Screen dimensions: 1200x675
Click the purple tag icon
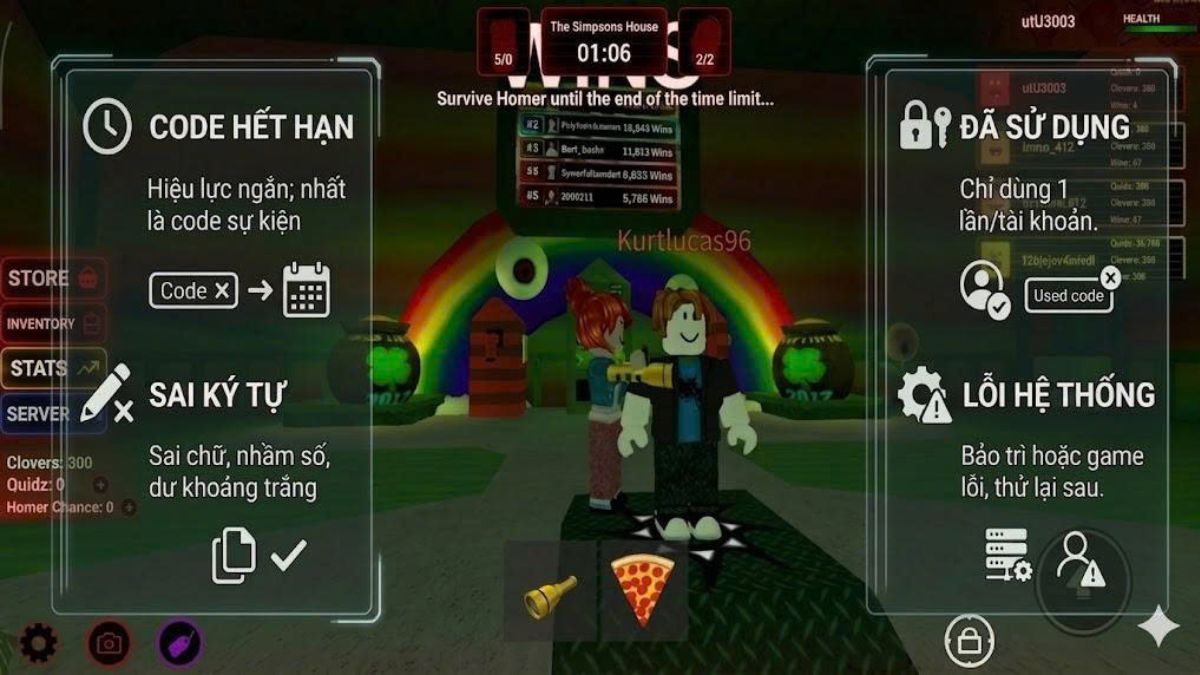click(180, 643)
